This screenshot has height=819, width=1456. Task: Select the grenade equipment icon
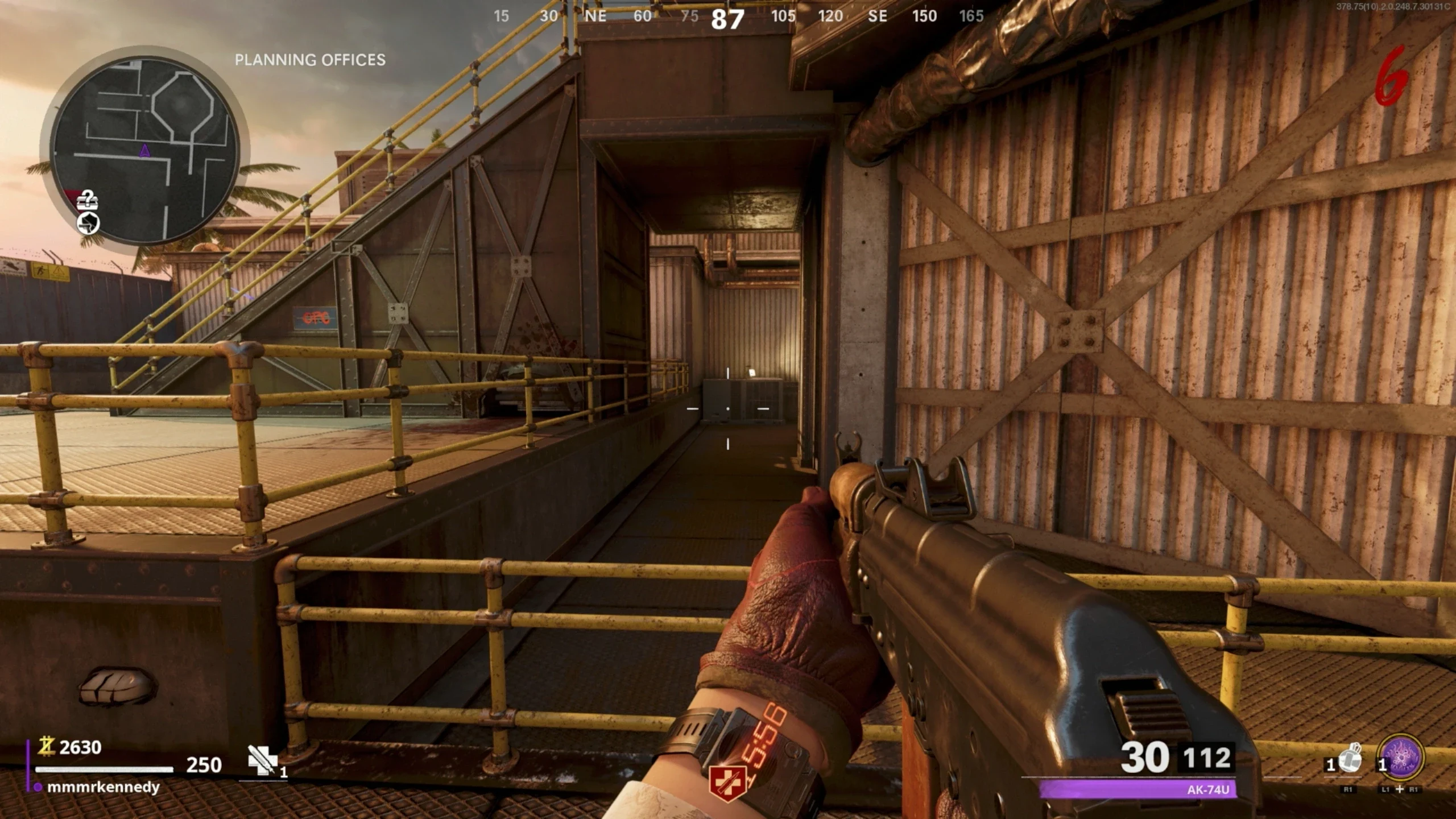point(1349,759)
